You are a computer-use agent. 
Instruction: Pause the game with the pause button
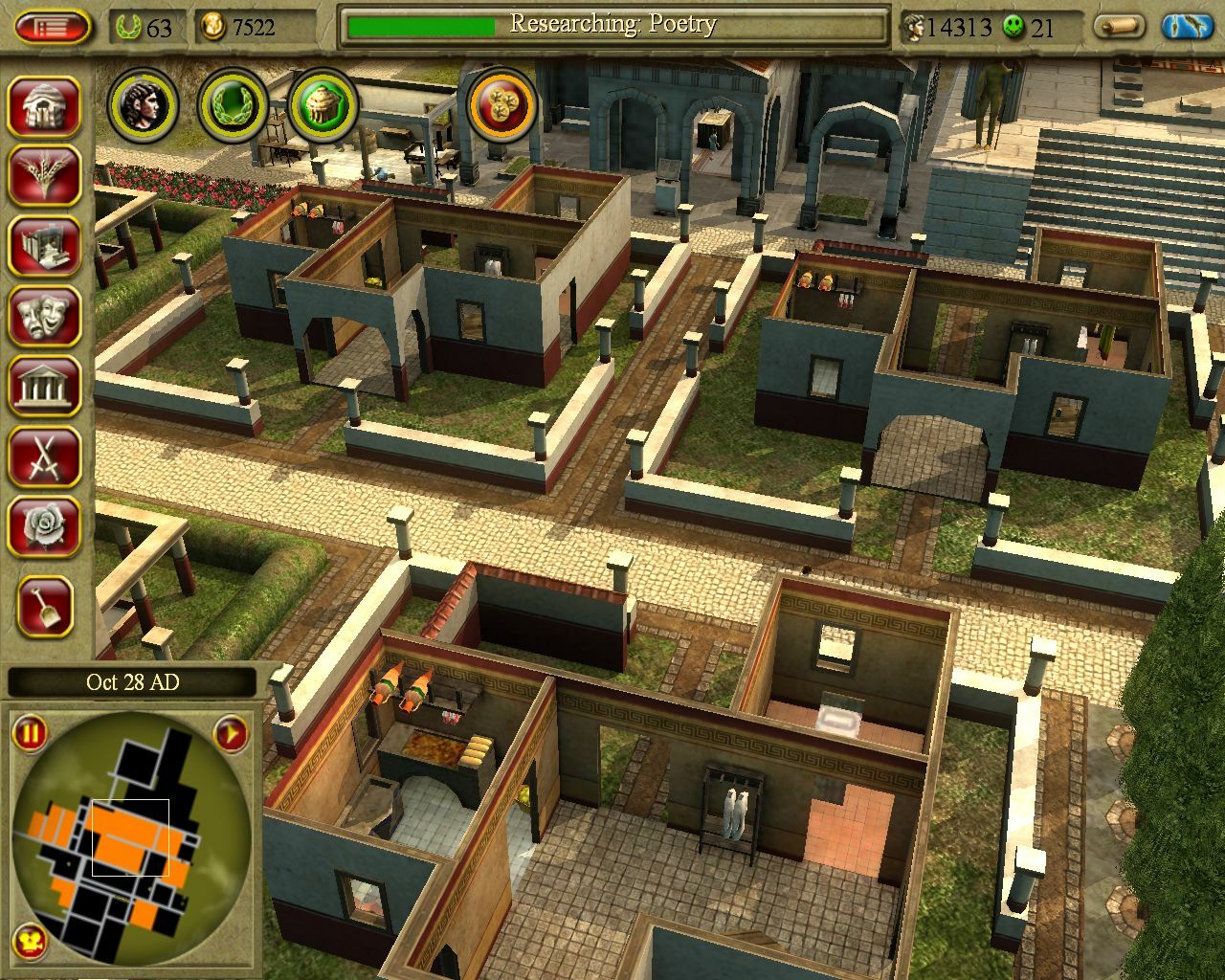point(31,734)
